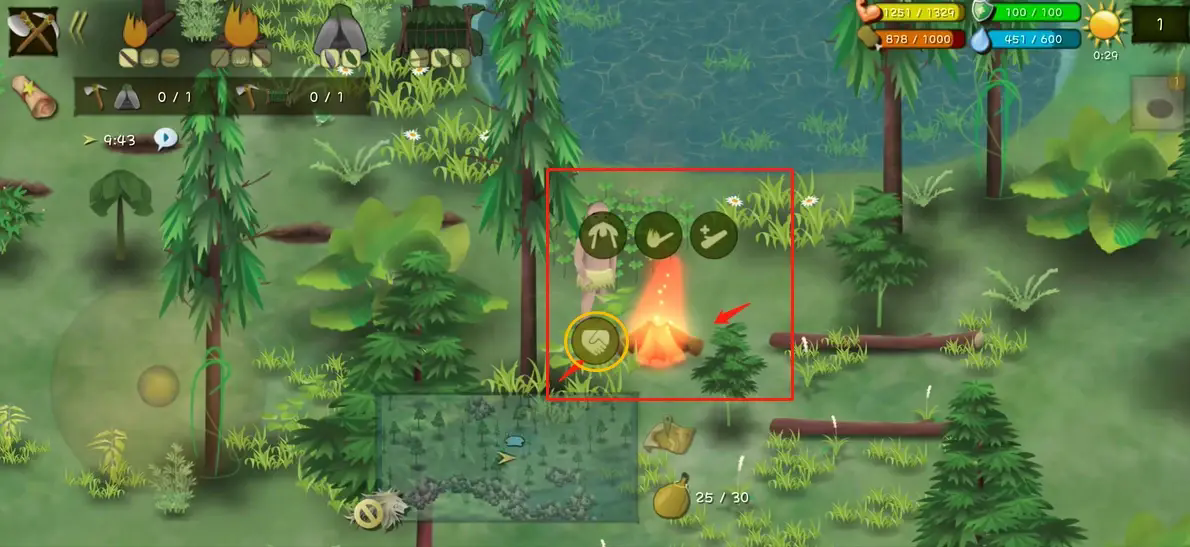The width and height of the screenshot is (1190, 547).
Task: Tap the sun day-time indicator
Action: [x=1105, y=25]
